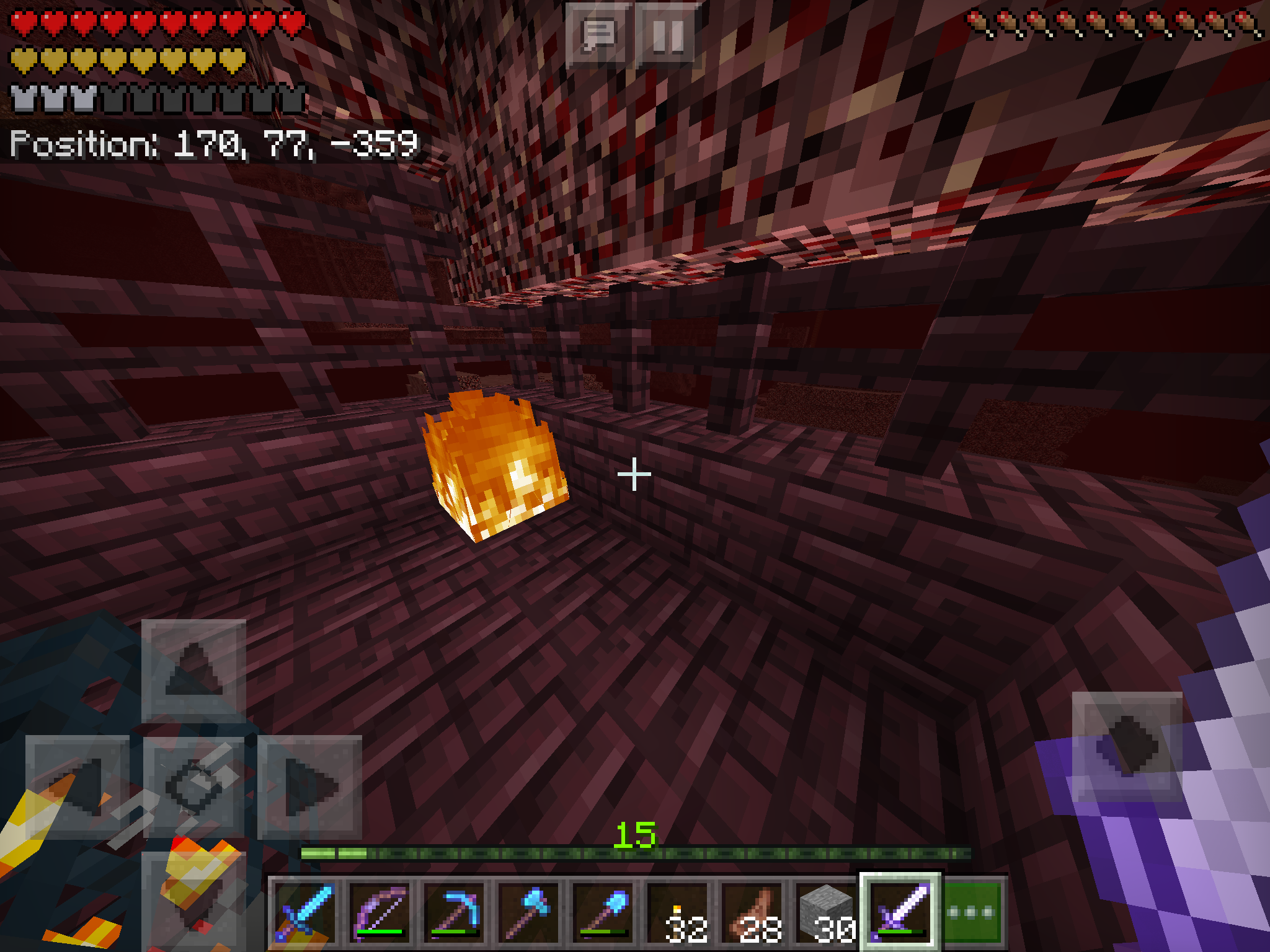
Task: Click the highlighted purple enchanted sword slot
Action: (900, 912)
